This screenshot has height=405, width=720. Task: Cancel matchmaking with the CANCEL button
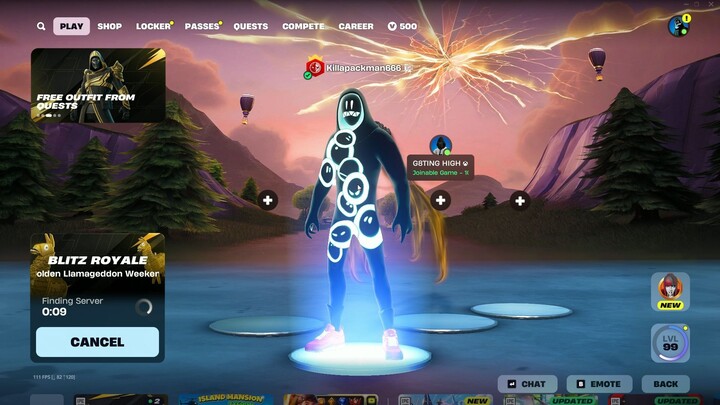coord(98,342)
